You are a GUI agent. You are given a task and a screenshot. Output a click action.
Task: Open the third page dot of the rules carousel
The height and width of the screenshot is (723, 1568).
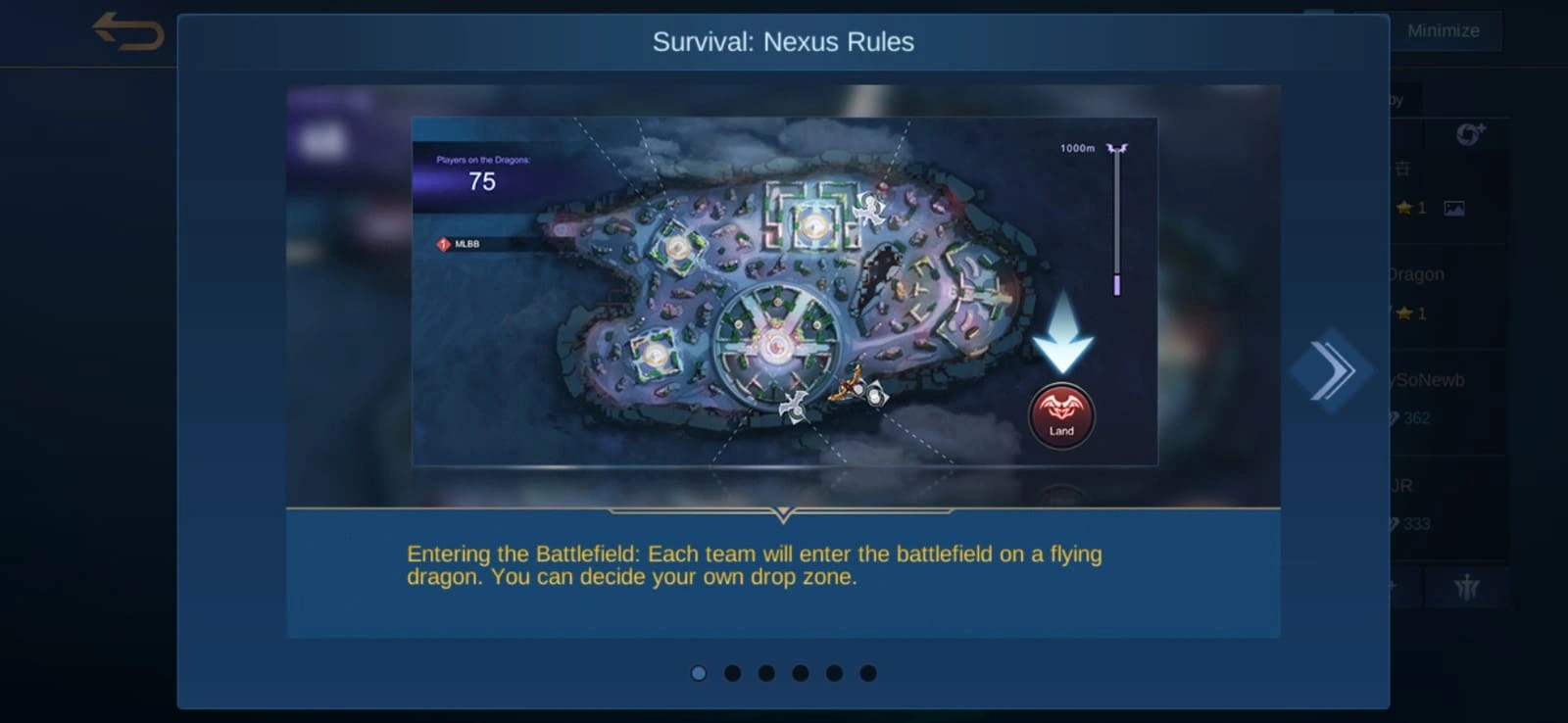click(766, 673)
